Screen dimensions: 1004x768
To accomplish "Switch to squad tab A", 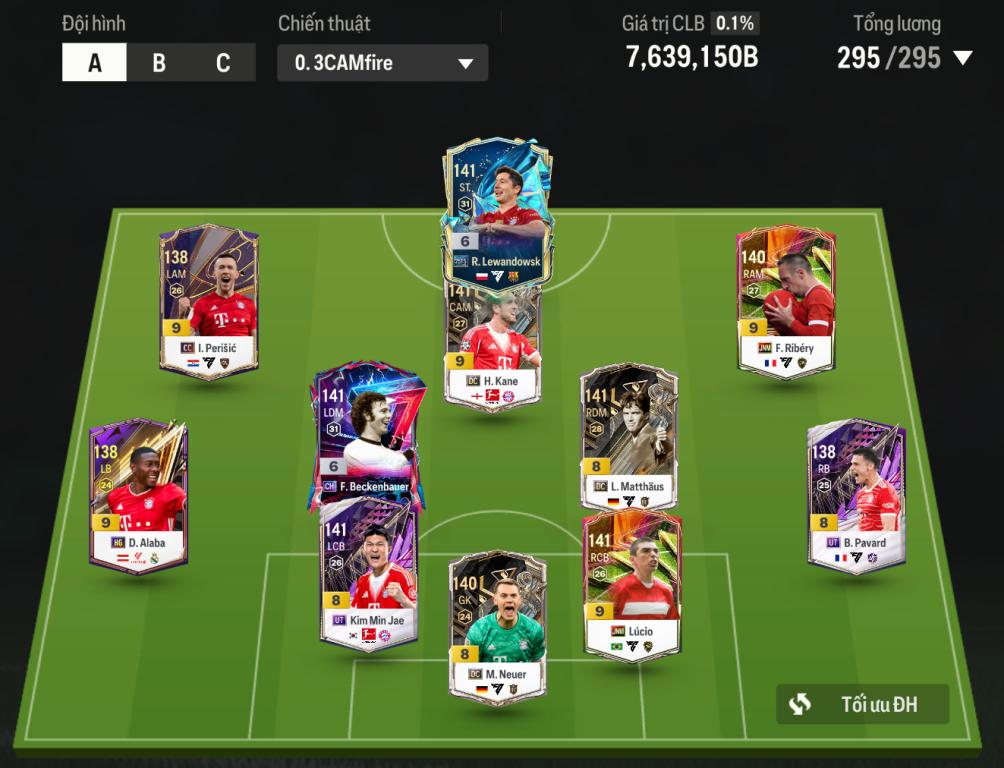I will tap(95, 63).
